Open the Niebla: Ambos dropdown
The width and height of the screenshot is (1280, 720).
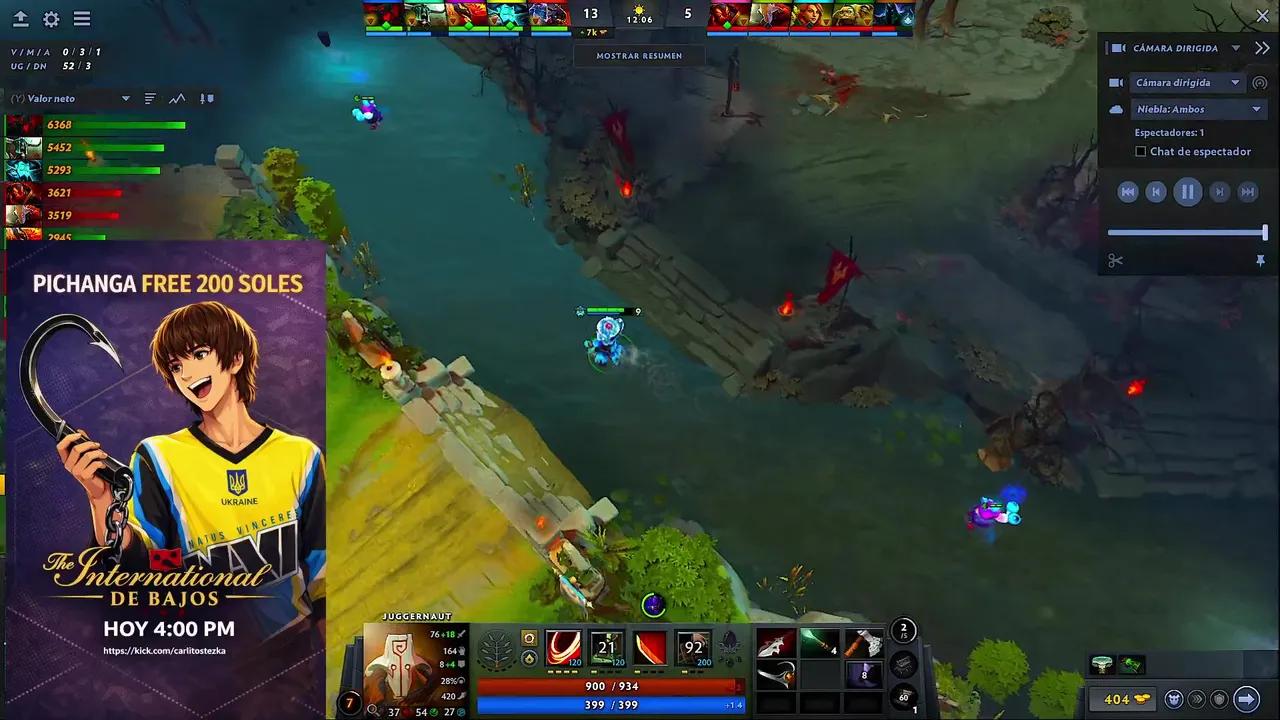click(x=1197, y=108)
